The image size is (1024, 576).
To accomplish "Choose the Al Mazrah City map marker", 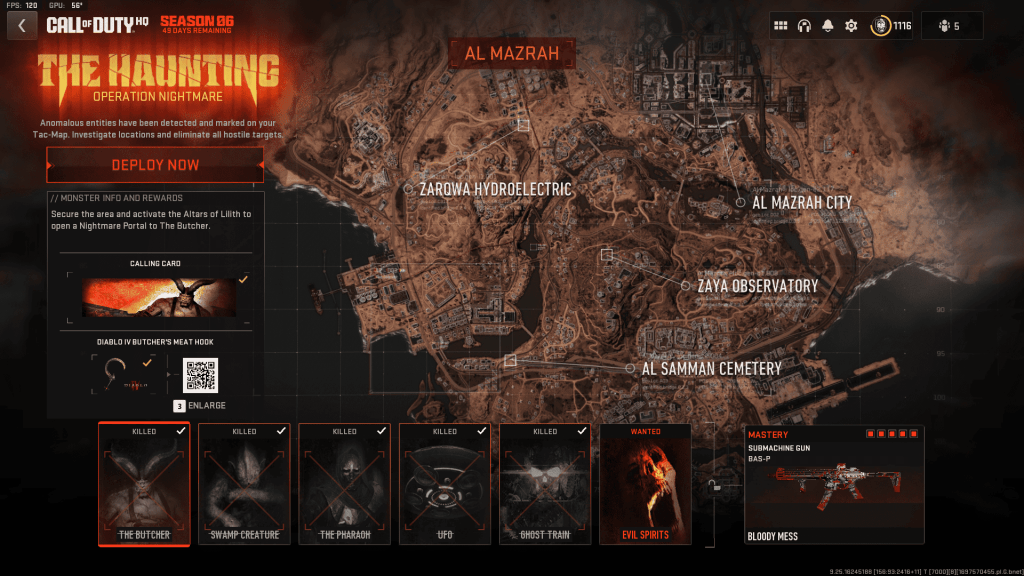I will coord(741,202).
